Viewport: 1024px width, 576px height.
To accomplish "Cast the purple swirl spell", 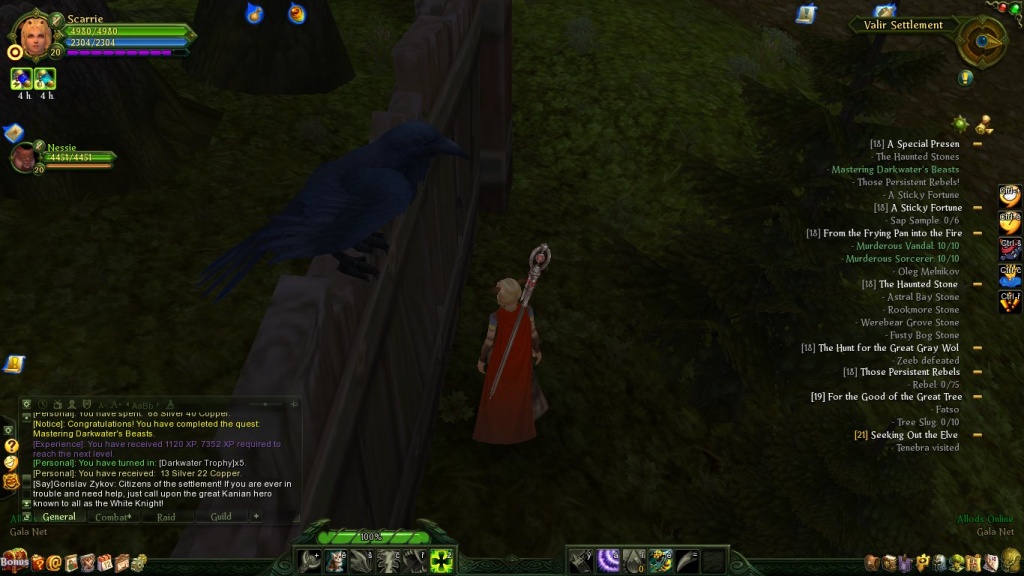I will pos(608,561).
